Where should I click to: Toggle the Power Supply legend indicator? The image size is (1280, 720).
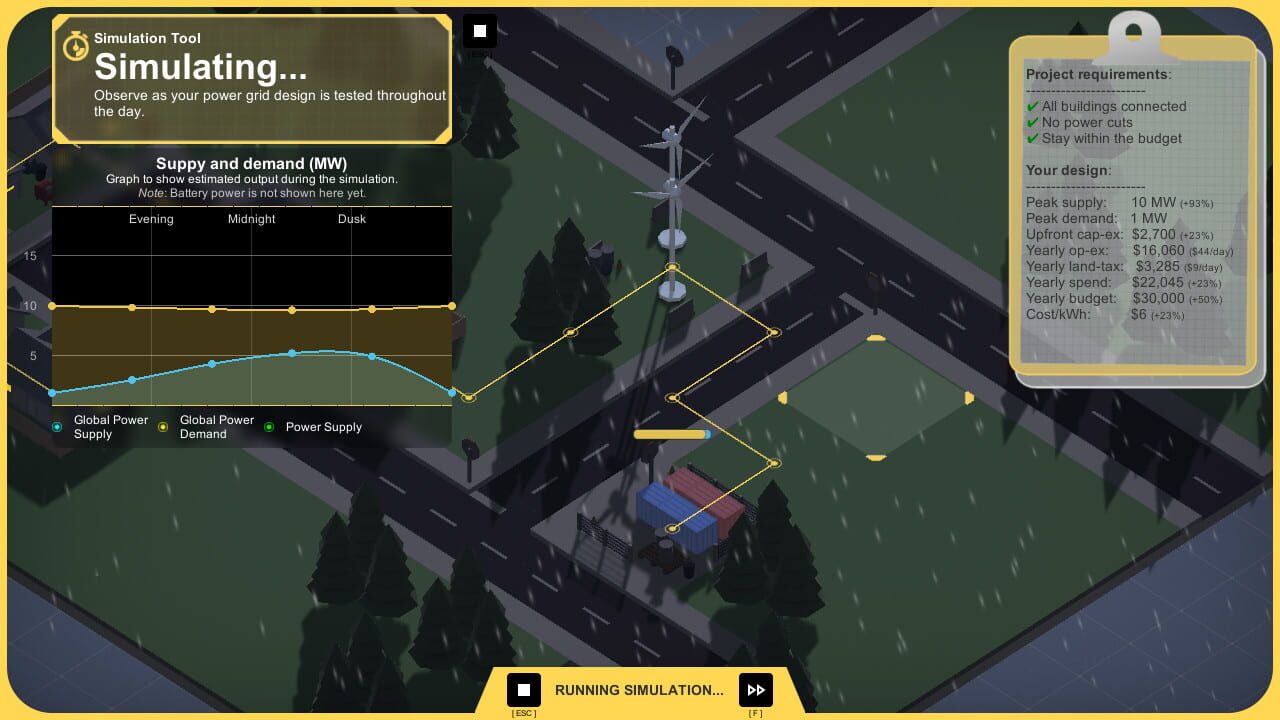tap(268, 427)
